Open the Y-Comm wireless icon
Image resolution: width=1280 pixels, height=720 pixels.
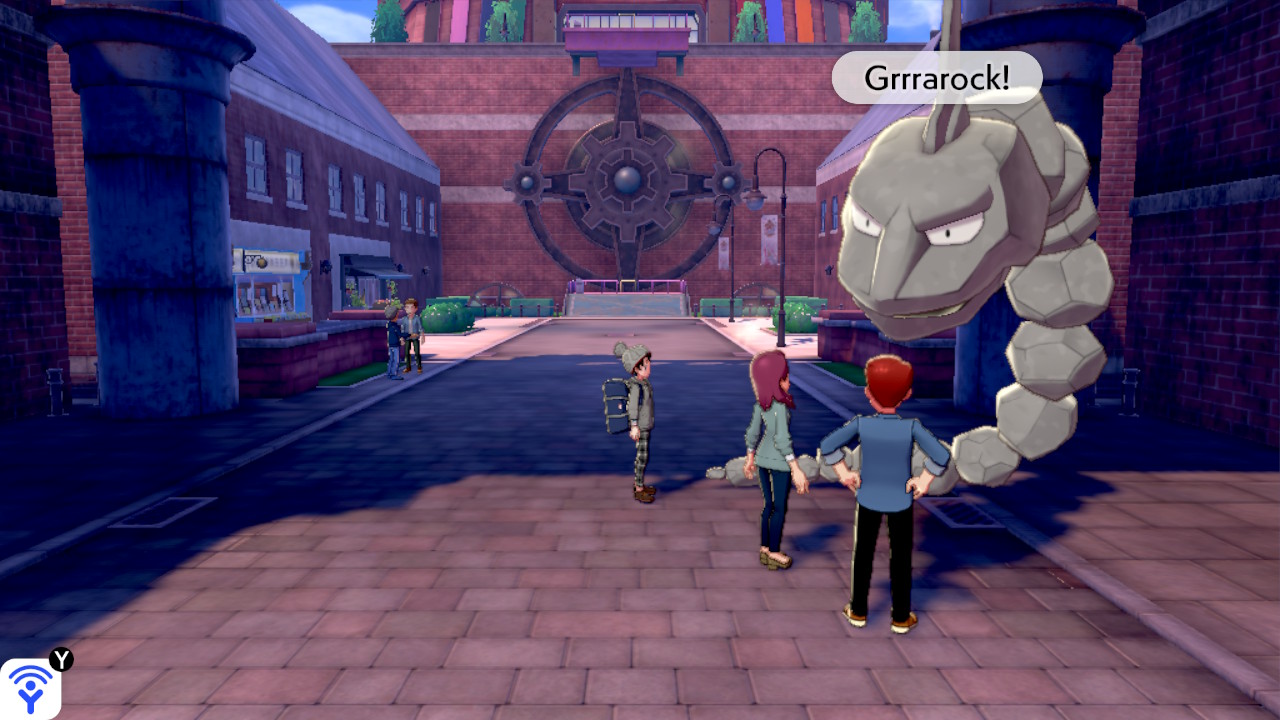point(30,688)
